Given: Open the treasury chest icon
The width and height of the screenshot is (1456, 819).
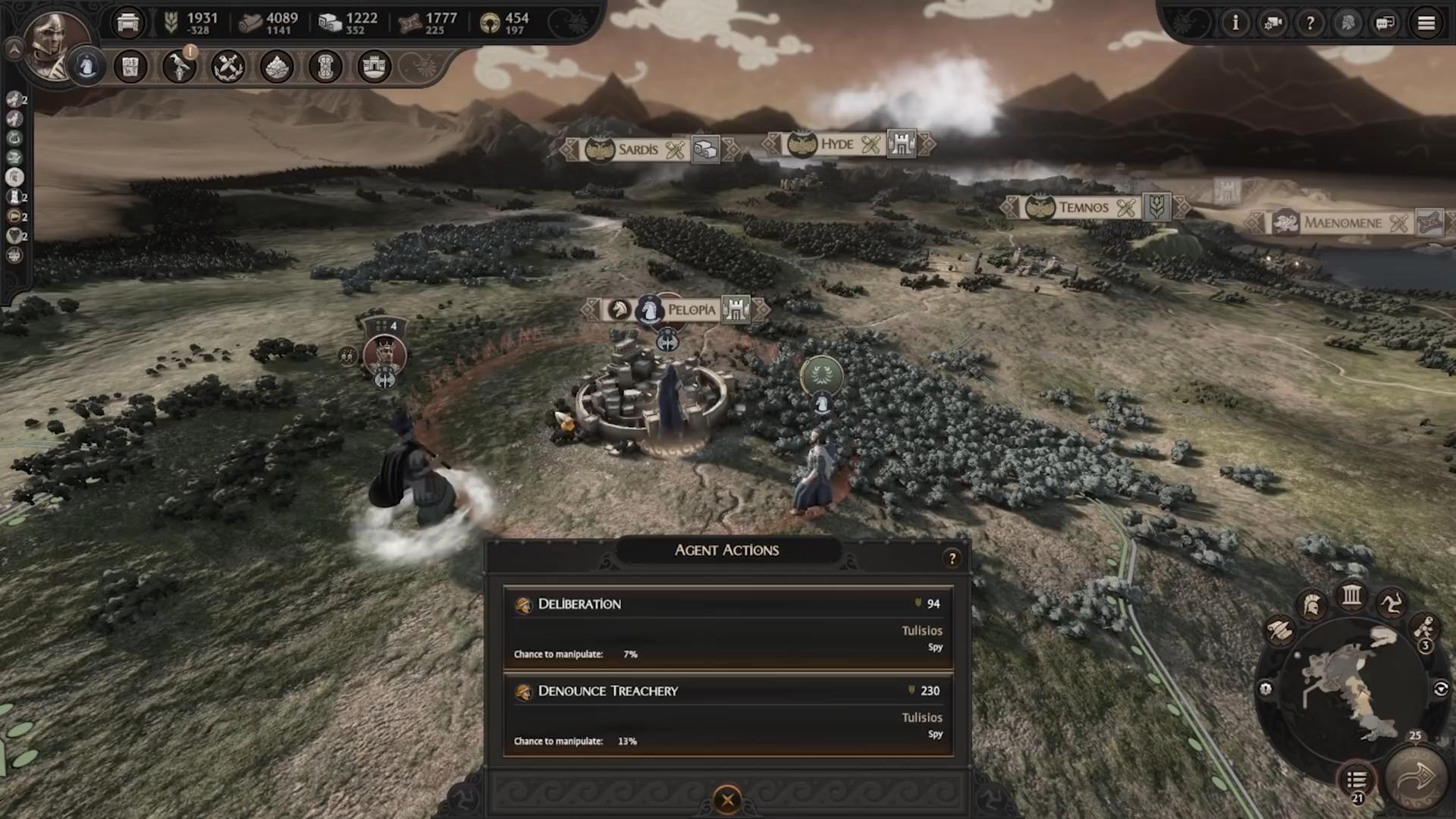Looking at the screenshot, I should click(128, 24).
